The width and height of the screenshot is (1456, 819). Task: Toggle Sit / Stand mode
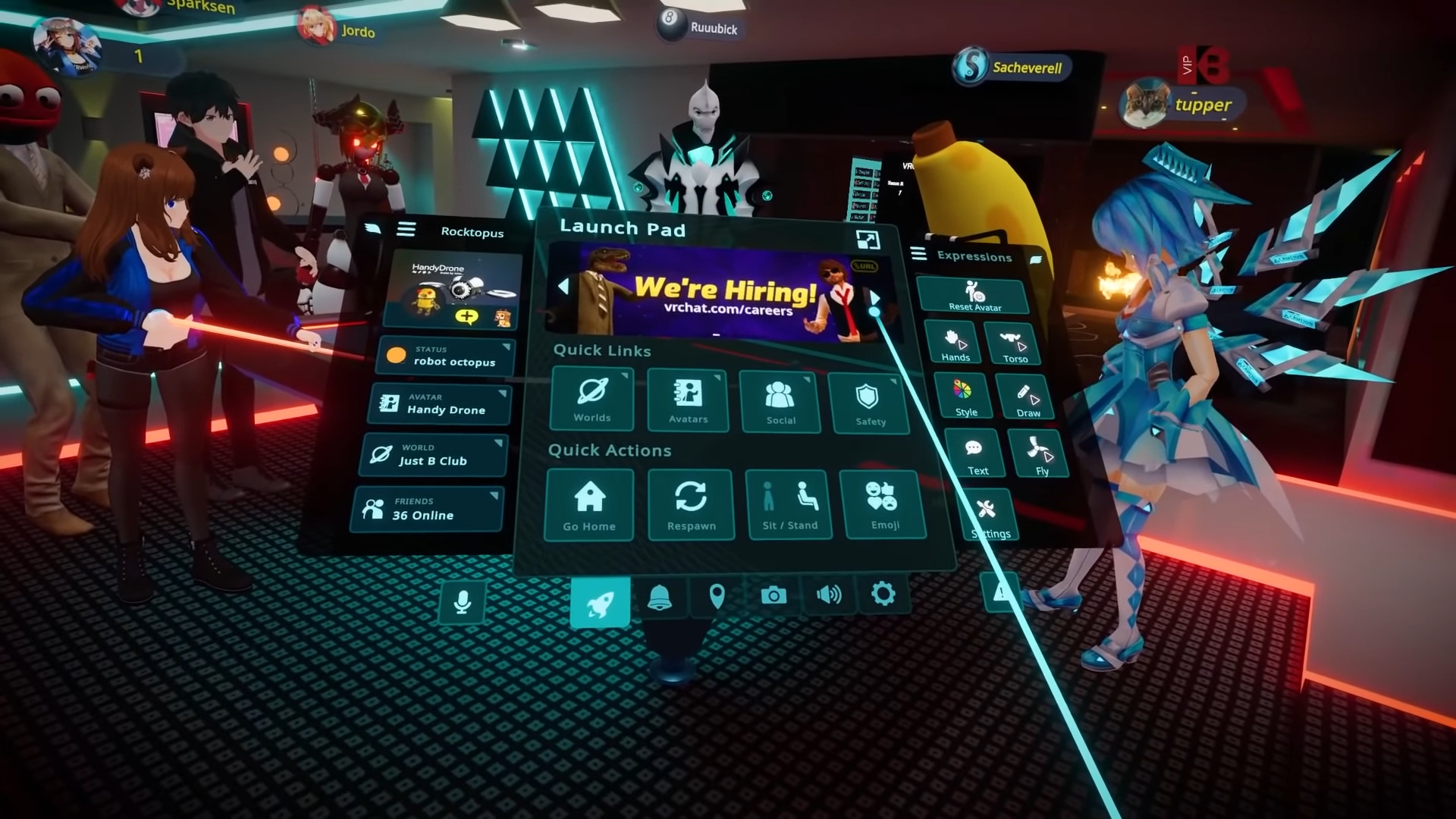(x=789, y=505)
